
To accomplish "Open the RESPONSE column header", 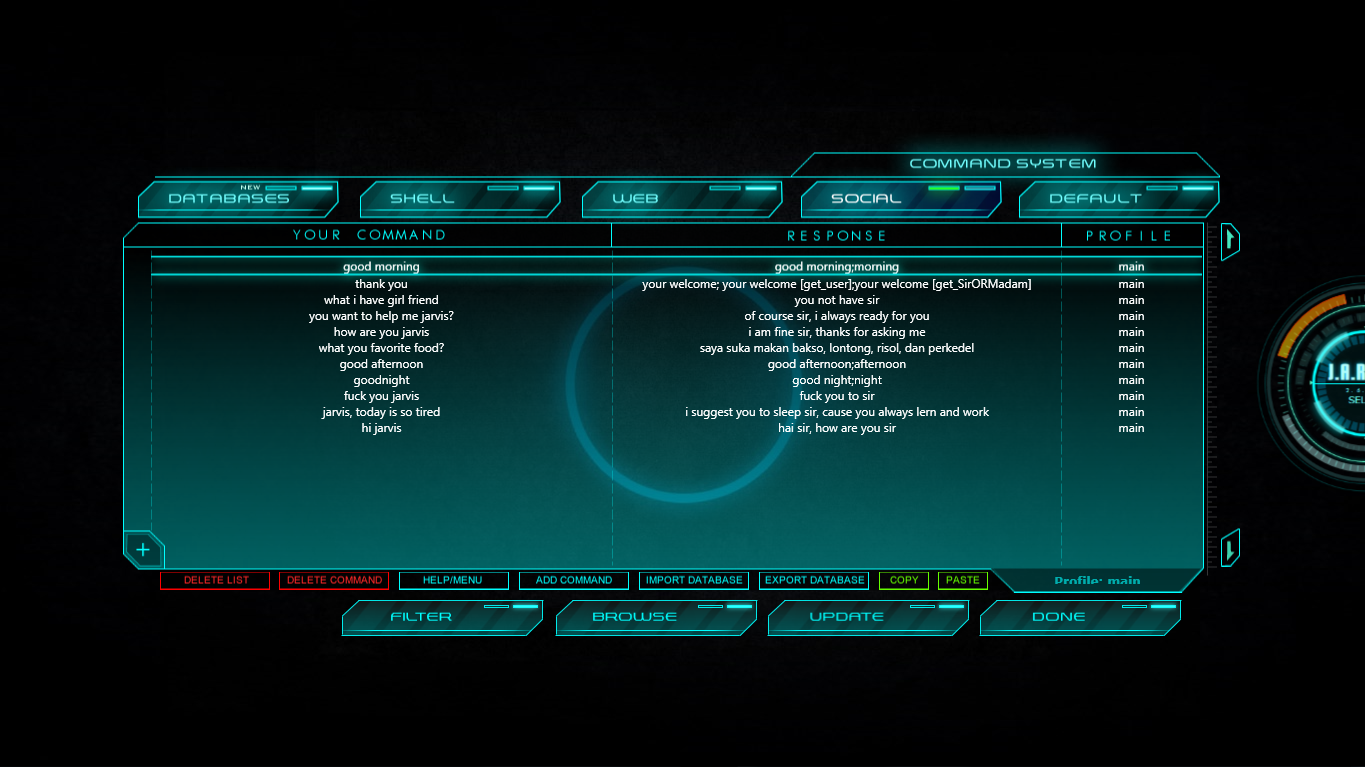I will [x=836, y=235].
